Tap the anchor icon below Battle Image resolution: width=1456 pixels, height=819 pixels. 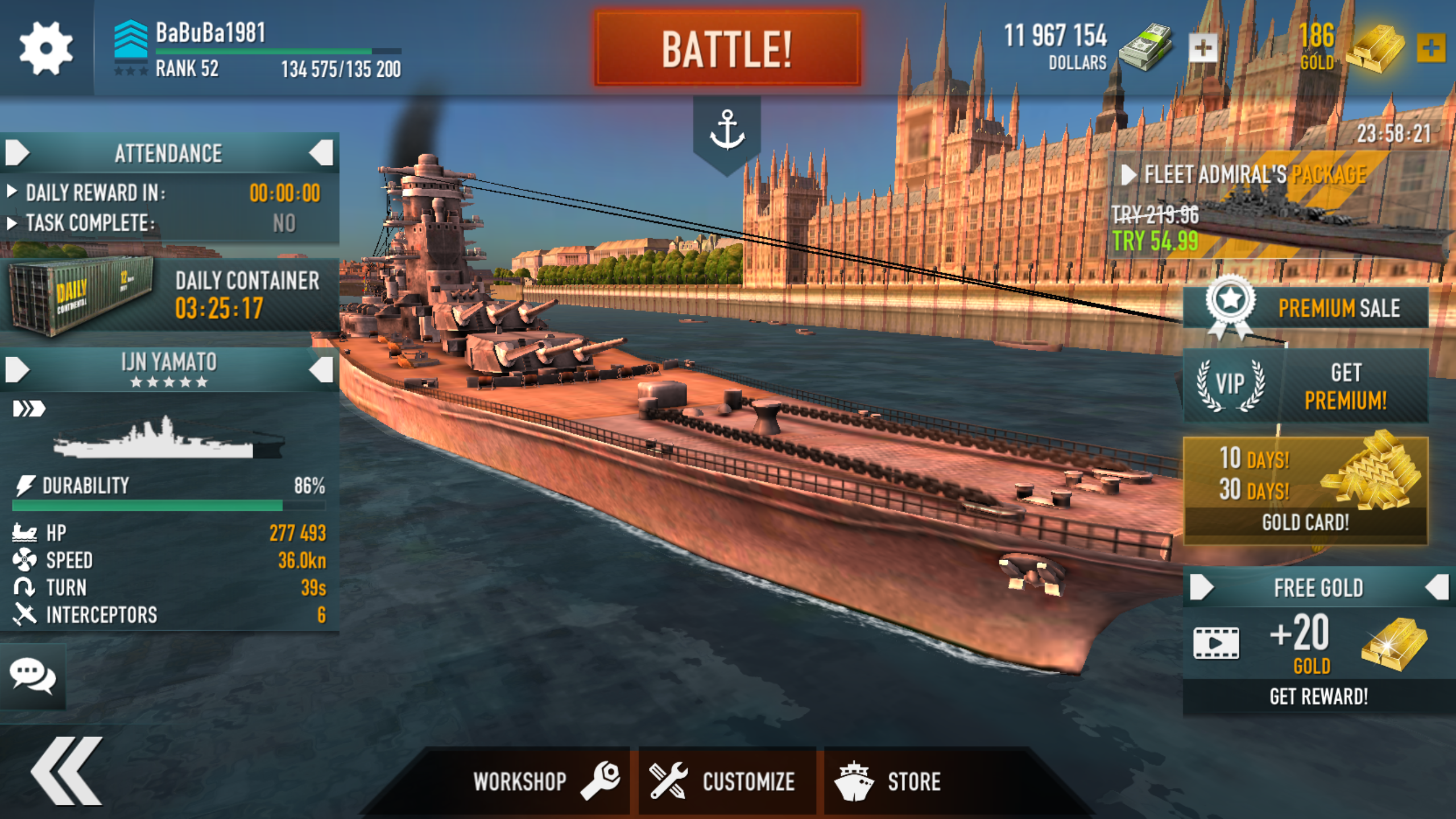[727, 131]
